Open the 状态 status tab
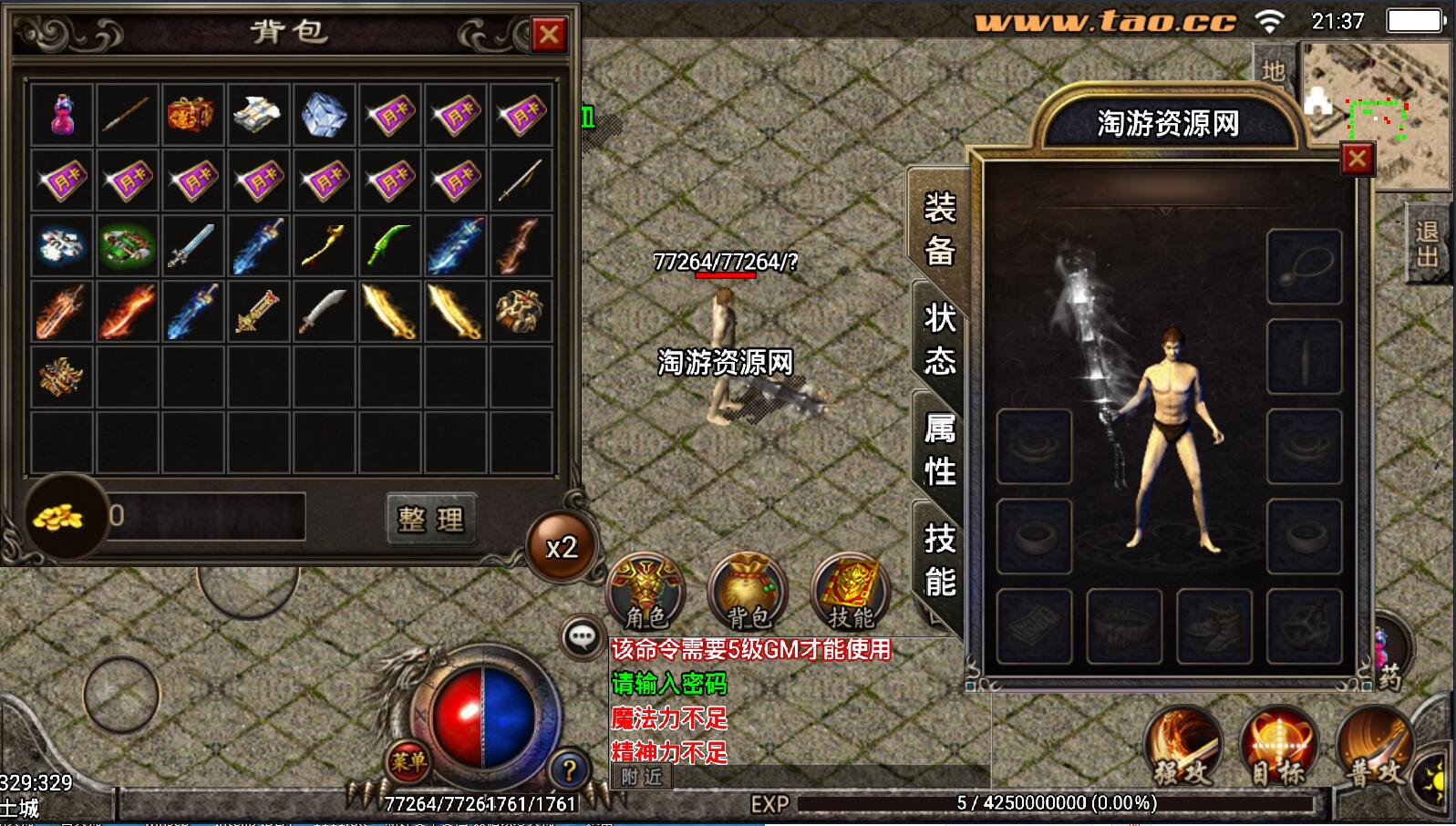1456x826 pixels. click(x=939, y=339)
